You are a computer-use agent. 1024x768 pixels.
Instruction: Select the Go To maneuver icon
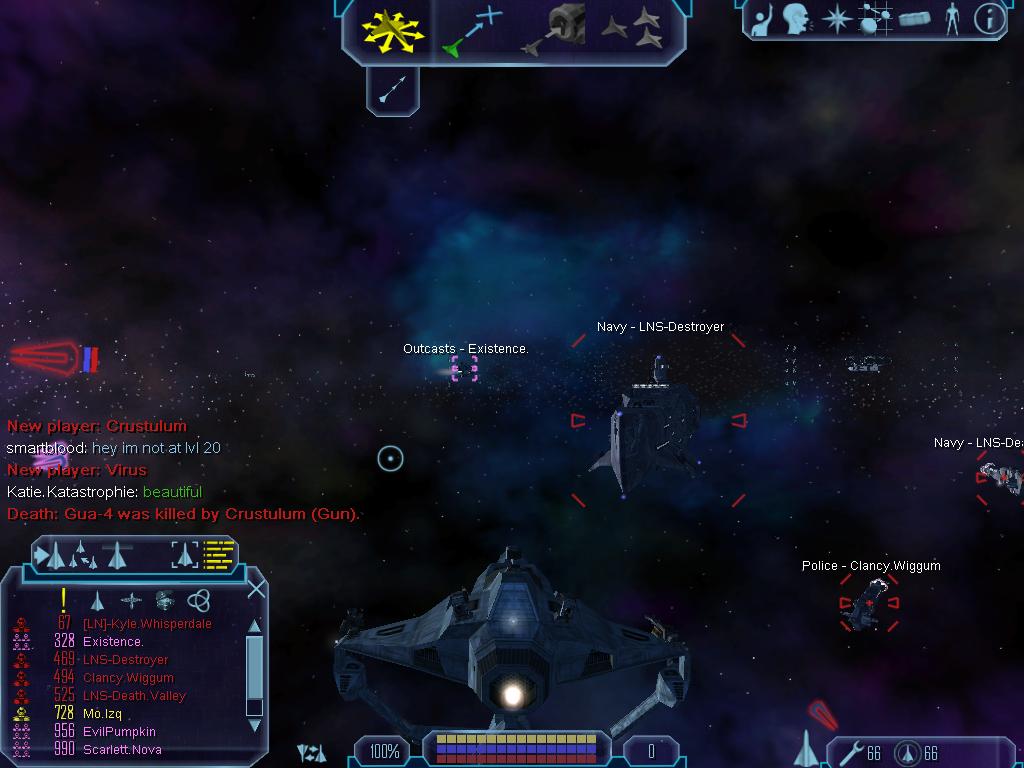click(472, 31)
